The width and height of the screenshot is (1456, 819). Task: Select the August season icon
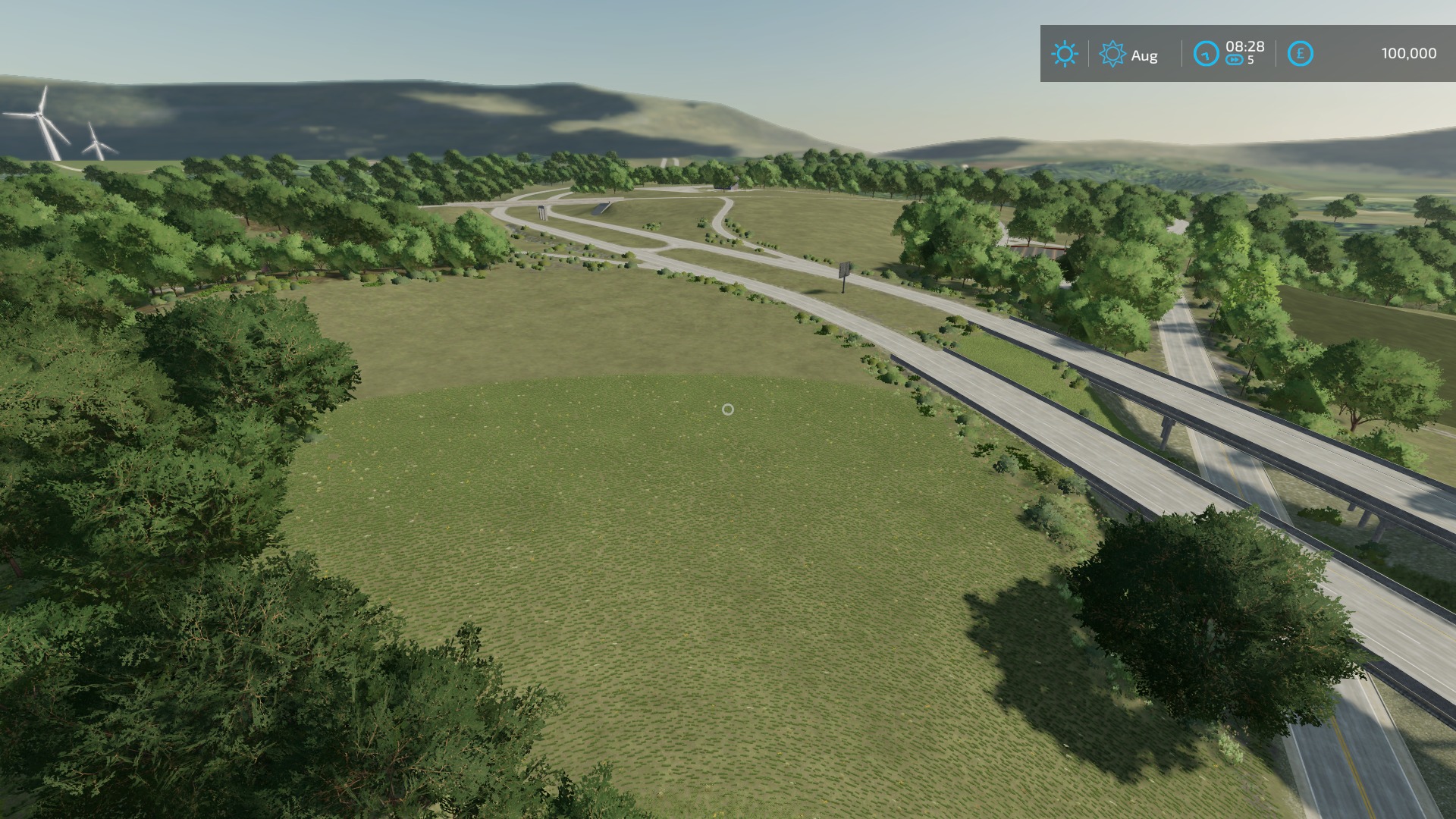[x=1112, y=54]
